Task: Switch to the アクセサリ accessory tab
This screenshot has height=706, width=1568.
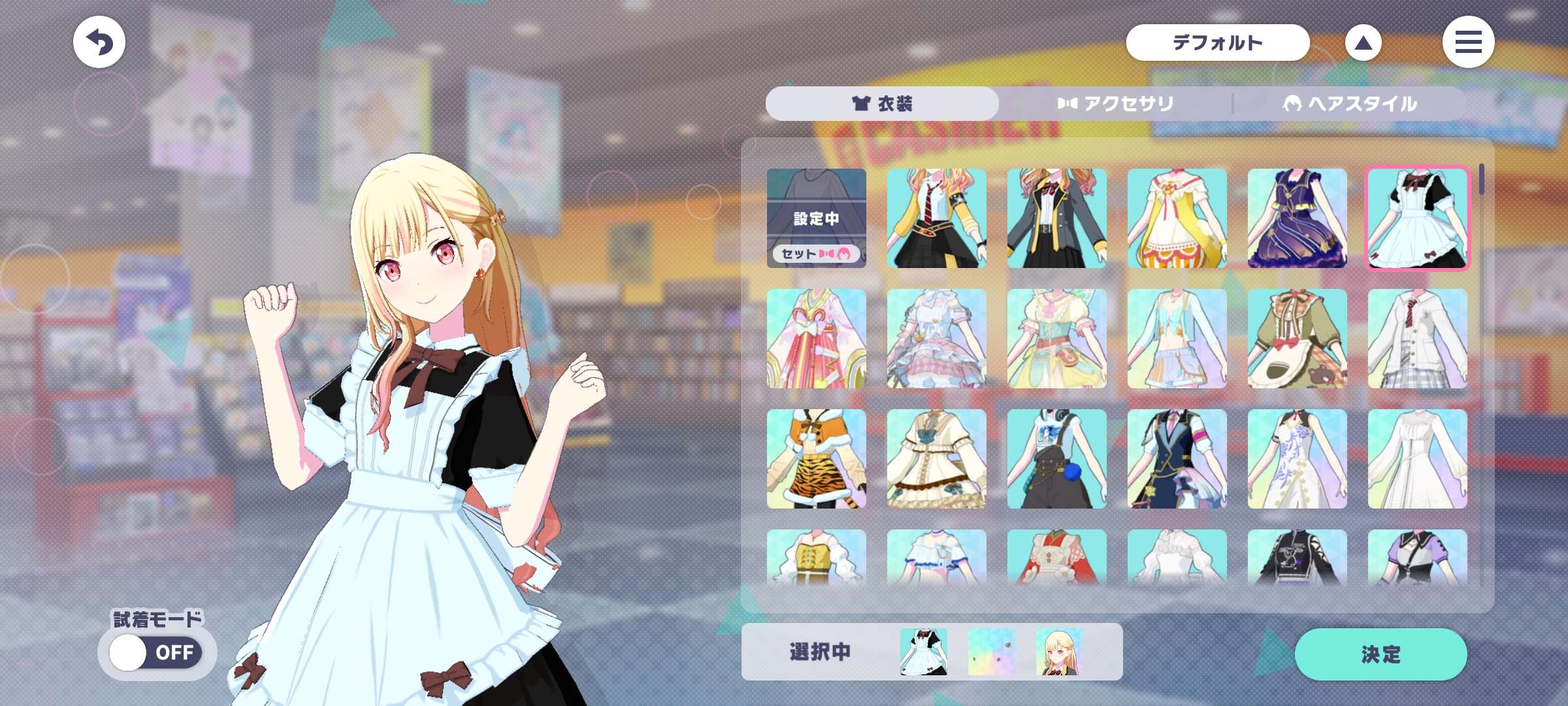Action: pyautogui.click(x=1115, y=104)
